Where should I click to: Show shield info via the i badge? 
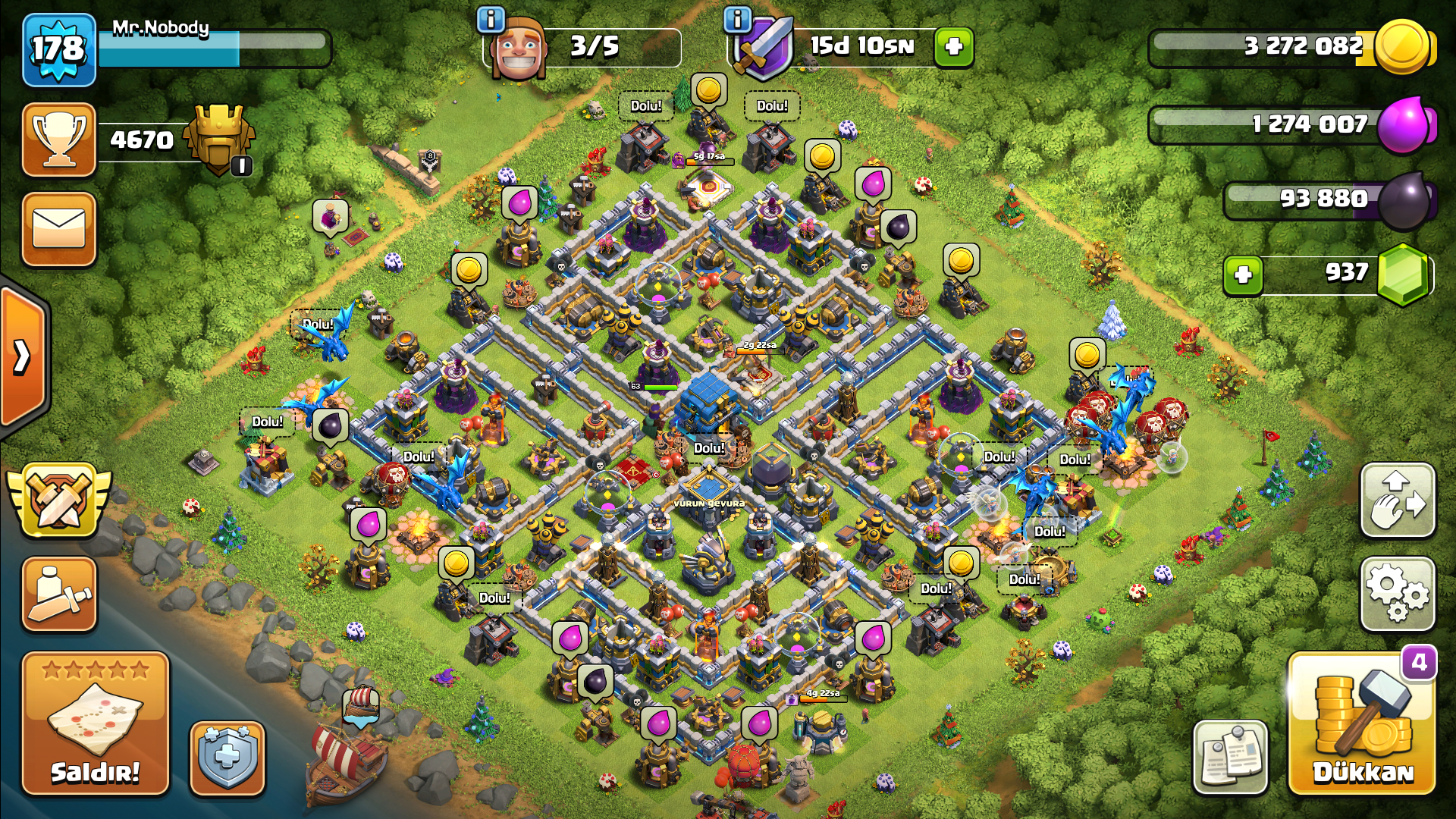[736, 20]
